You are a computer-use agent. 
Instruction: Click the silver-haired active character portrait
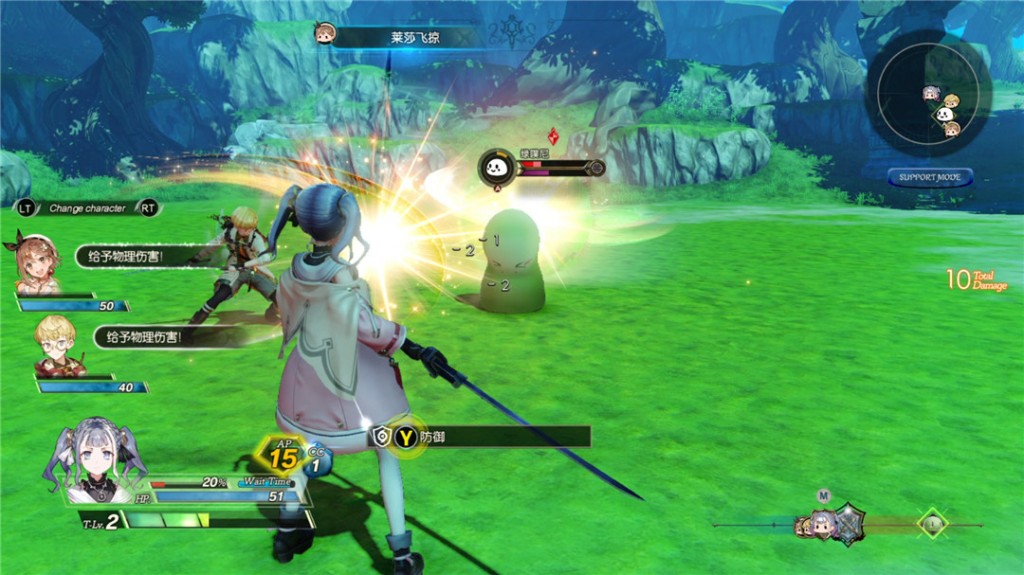(96, 460)
